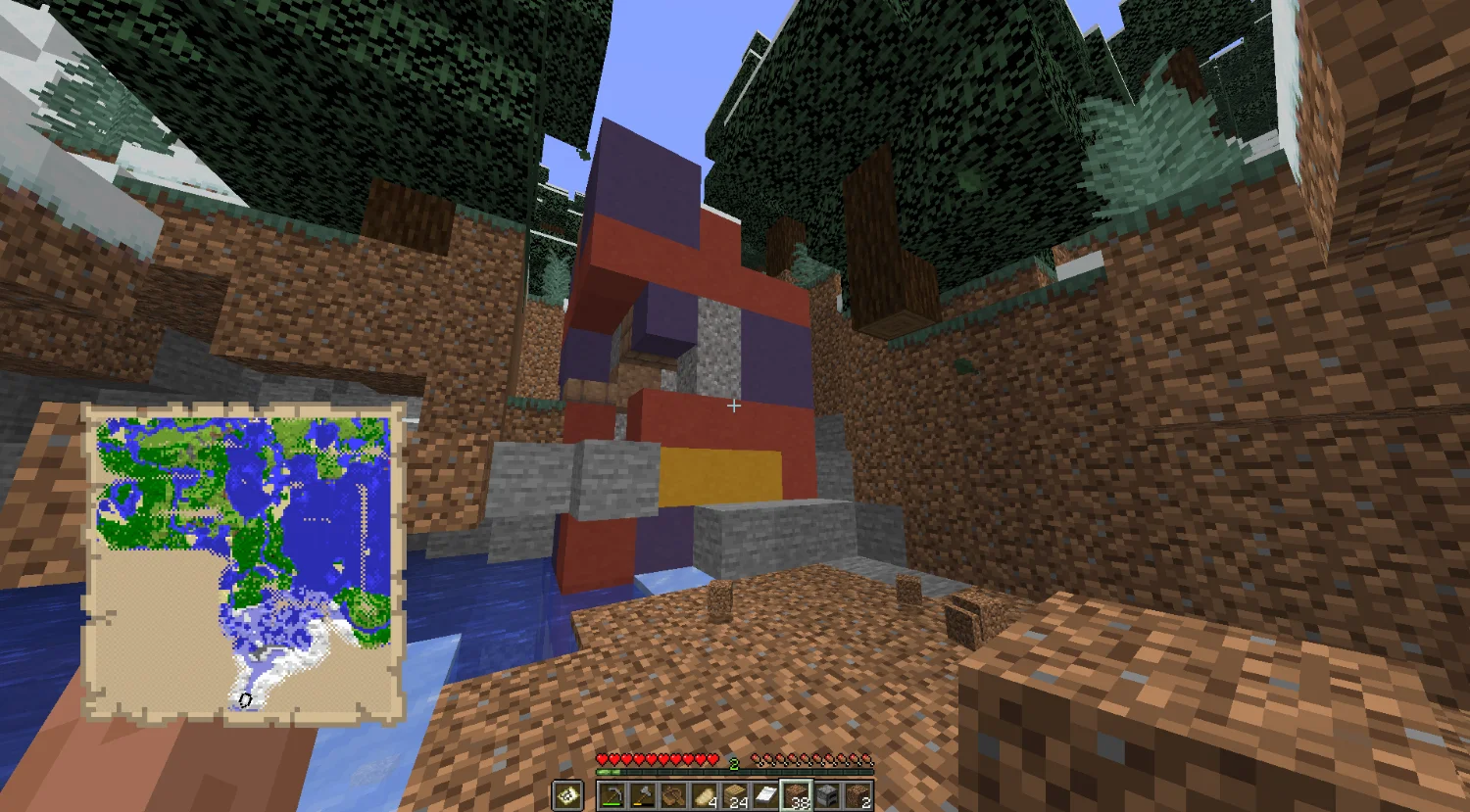Pick the wooden planks stack of 24
This screenshot has height=812, width=1470.
(x=734, y=795)
